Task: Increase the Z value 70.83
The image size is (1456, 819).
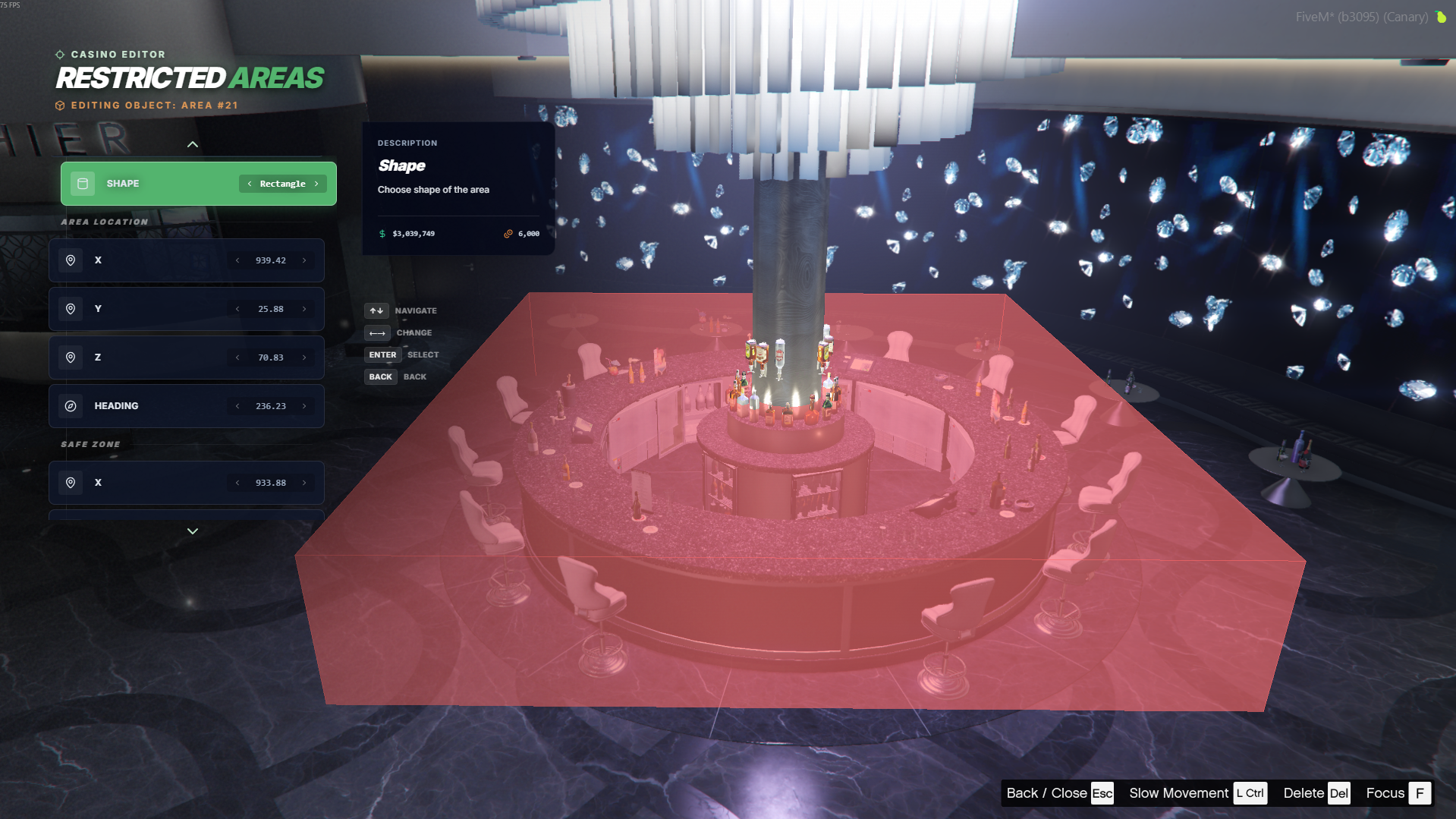Action: coord(304,358)
